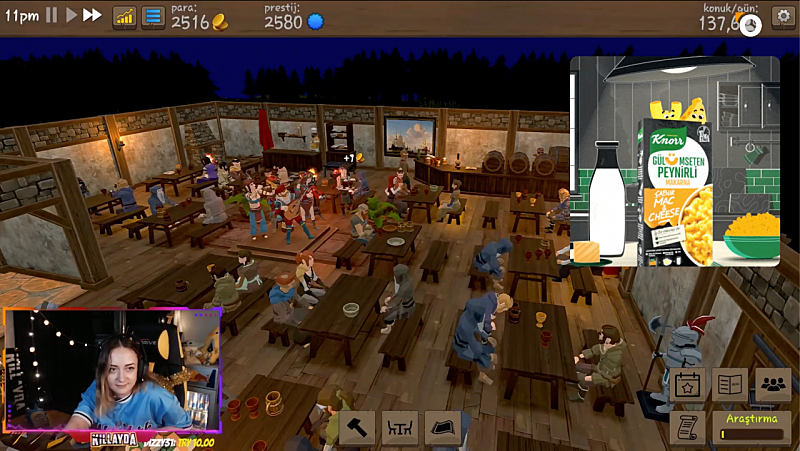Activate fast-forward speed
Screen dimensions: 800x451
tap(92, 16)
